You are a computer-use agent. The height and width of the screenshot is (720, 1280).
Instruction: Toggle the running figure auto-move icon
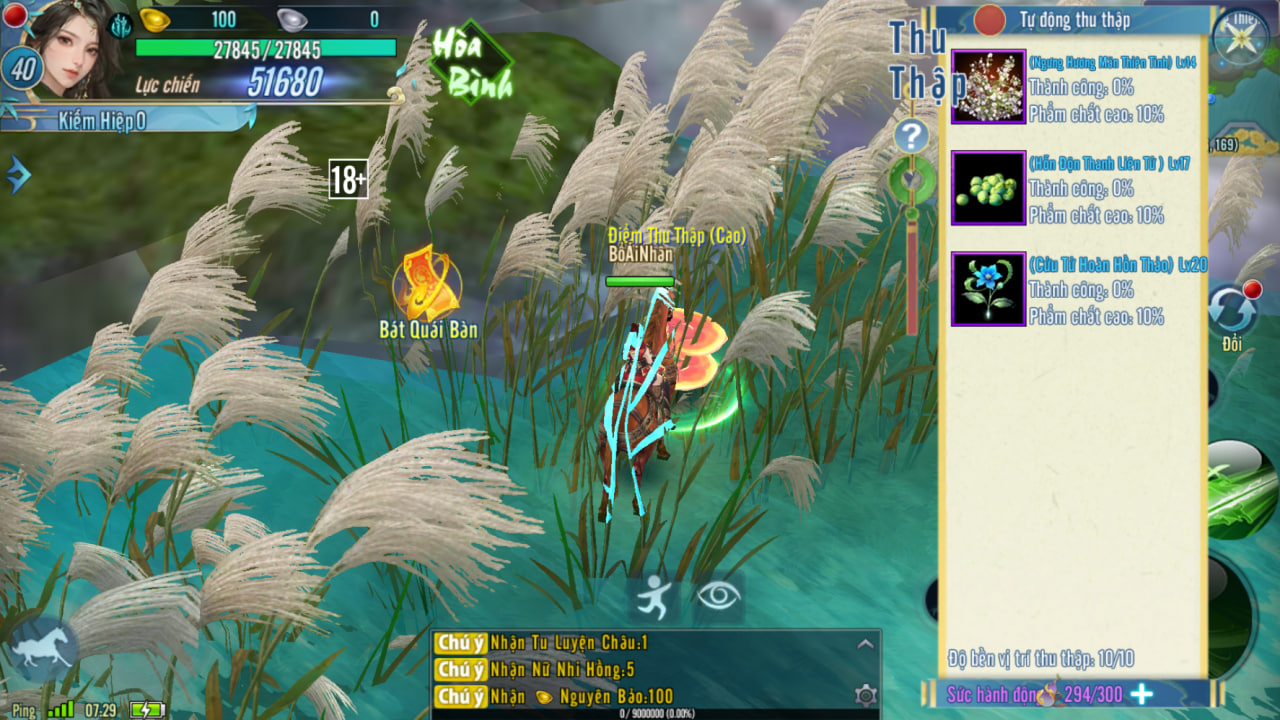coord(654,597)
